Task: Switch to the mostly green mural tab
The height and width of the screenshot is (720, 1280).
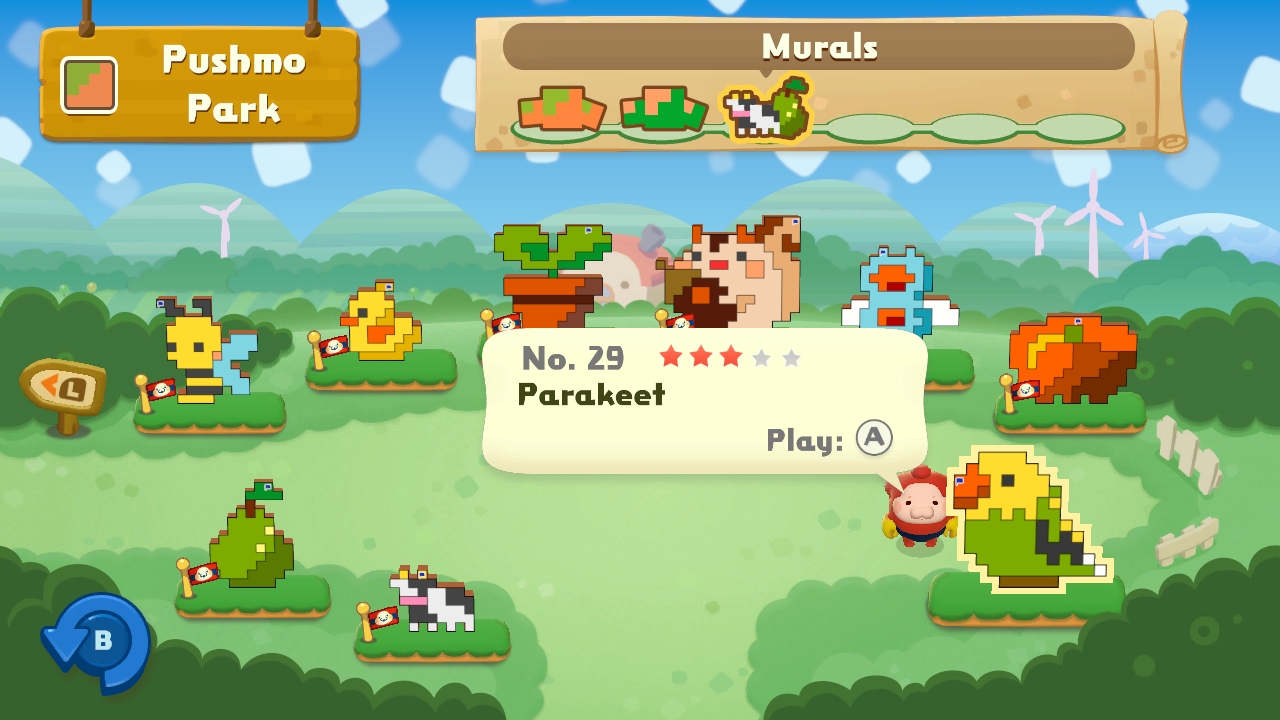Action: (x=663, y=109)
